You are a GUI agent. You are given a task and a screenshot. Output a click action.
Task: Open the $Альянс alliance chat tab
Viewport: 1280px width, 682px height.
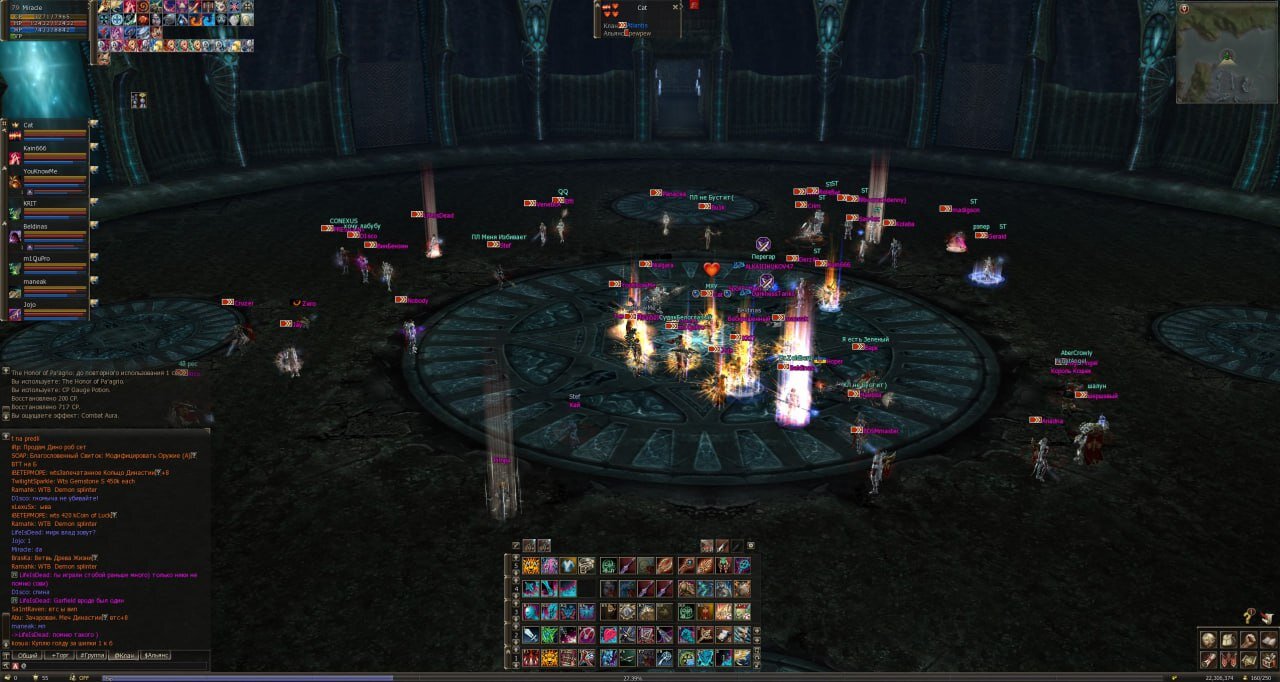[x=156, y=655]
